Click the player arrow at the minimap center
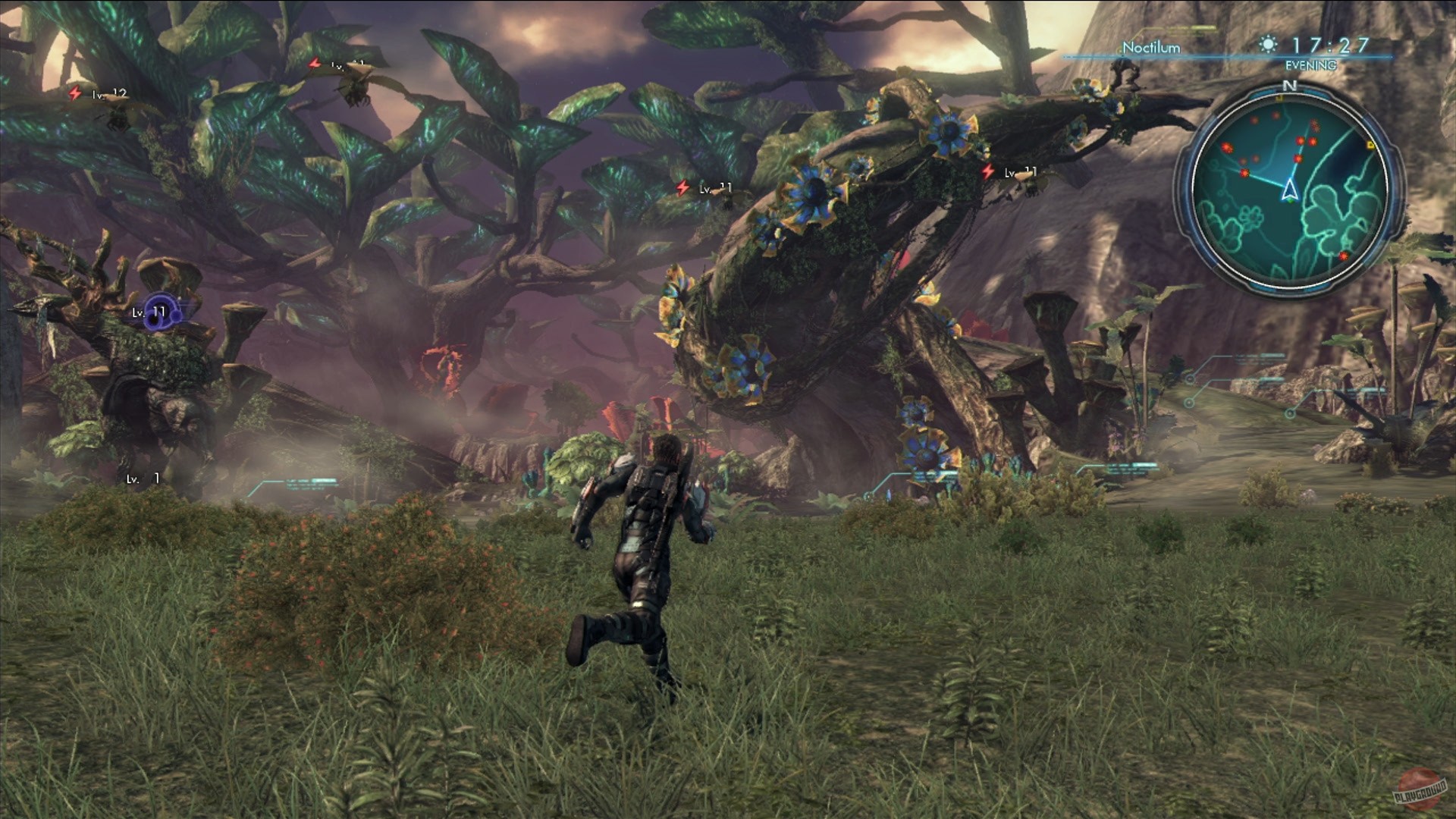The image size is (1456, 819). (x=1290, y=190)
